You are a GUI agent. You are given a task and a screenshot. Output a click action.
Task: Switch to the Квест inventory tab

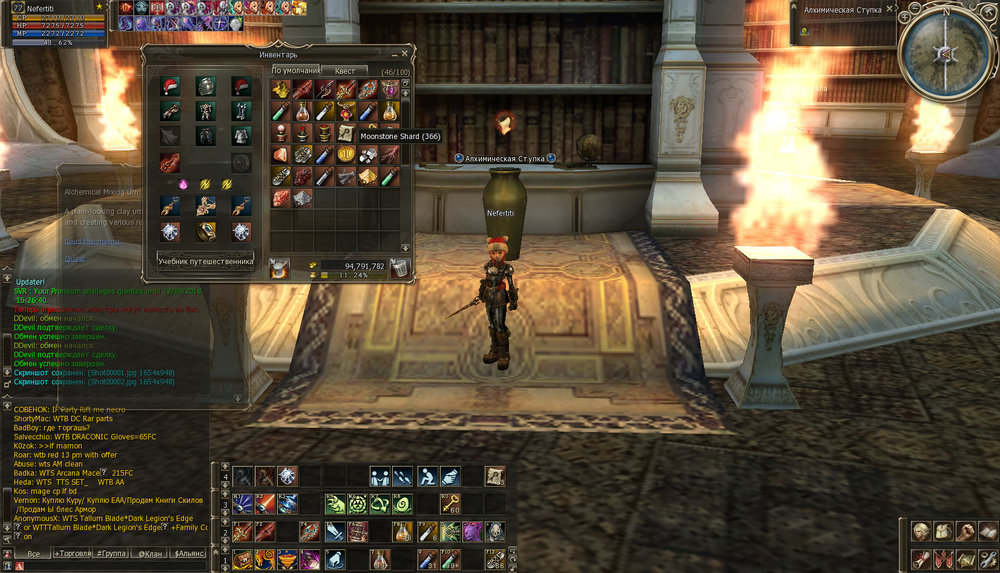pos(345,71)
